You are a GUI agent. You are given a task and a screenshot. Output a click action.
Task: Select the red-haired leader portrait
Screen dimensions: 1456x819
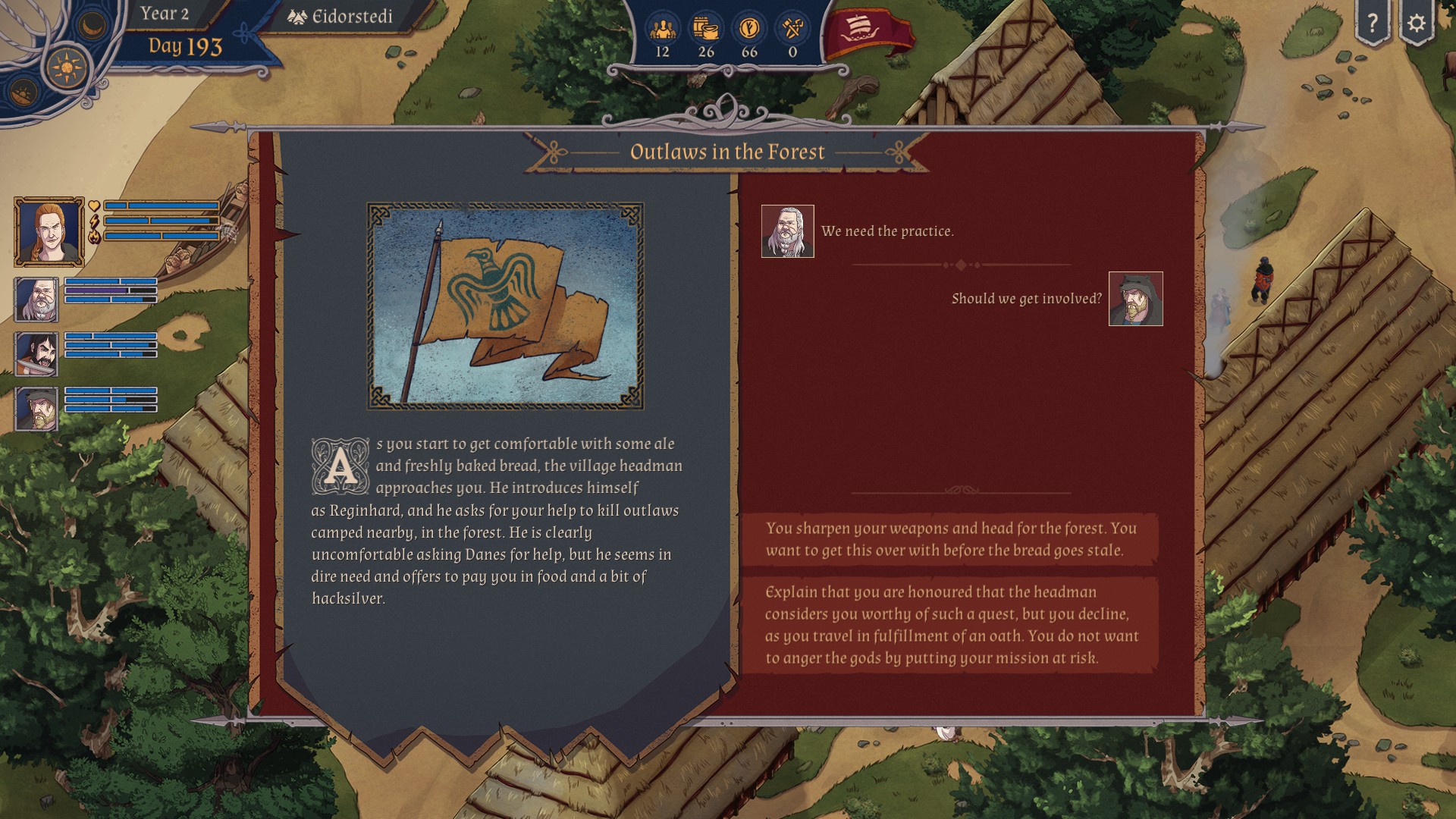[x=49, y=232]
